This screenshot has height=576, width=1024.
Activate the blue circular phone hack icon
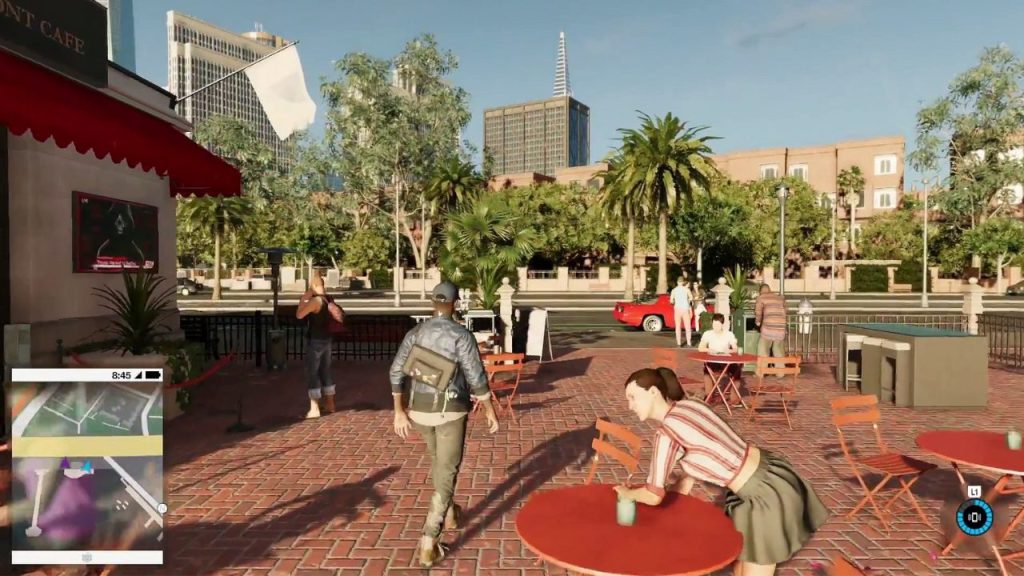pyautogui.click(x=974, y=517)
